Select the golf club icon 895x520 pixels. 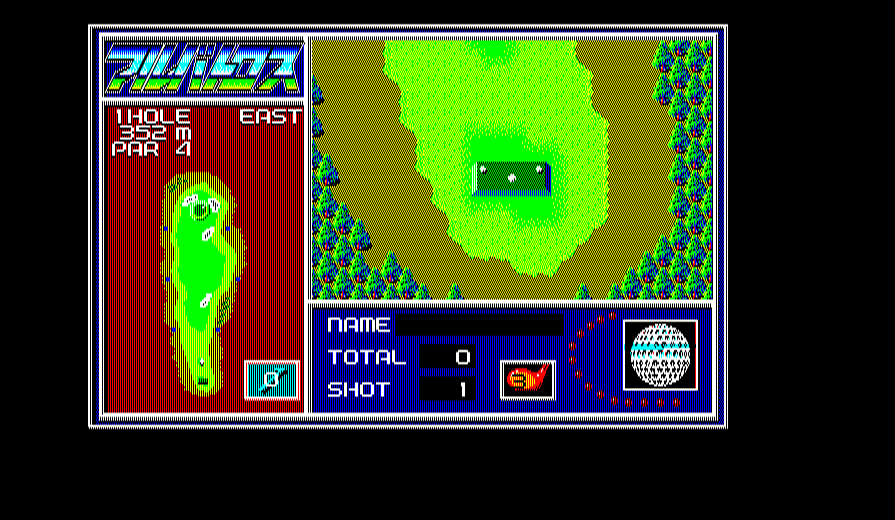527,380
